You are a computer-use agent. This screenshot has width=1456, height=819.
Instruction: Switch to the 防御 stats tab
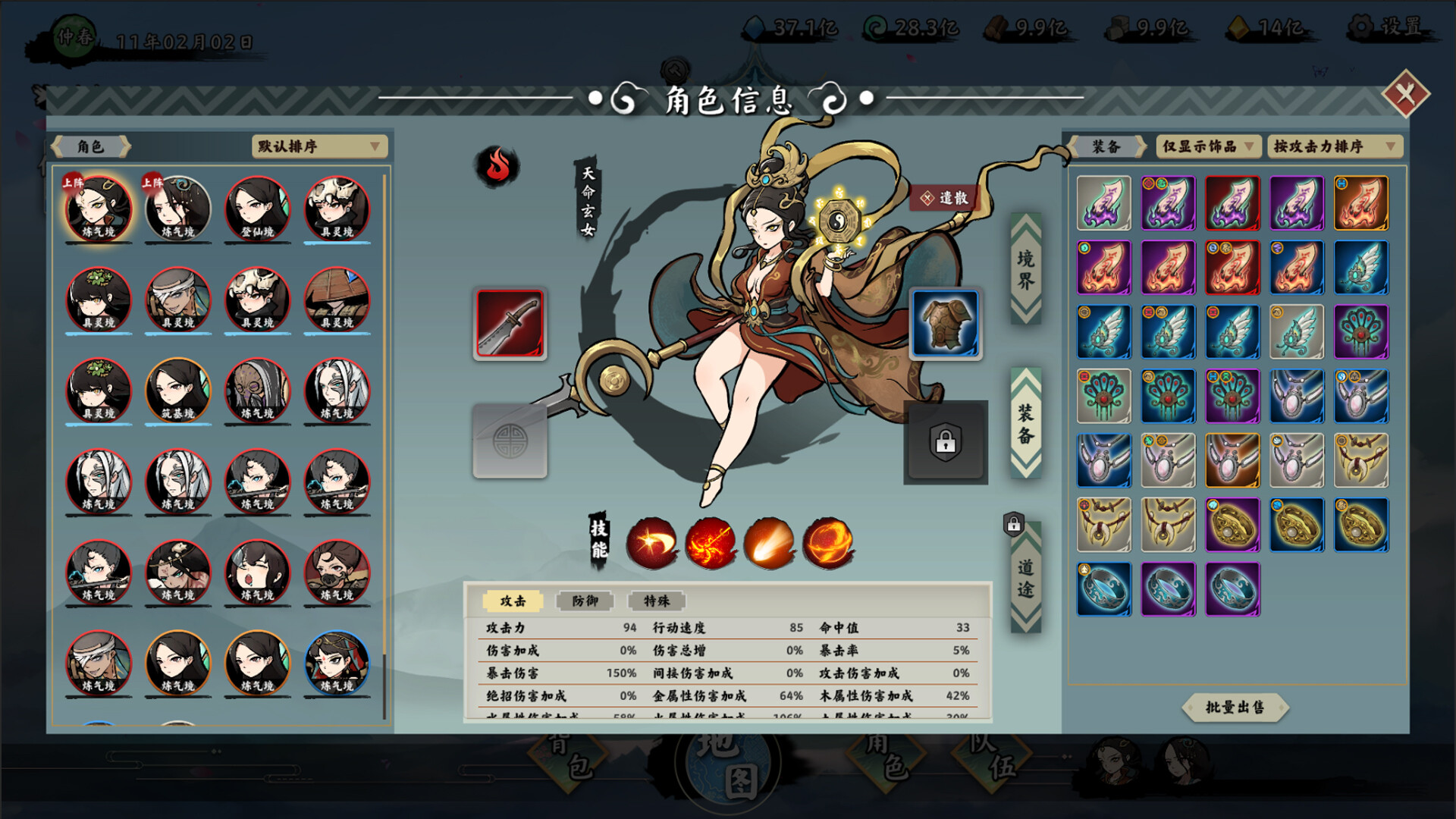point(584,601)
